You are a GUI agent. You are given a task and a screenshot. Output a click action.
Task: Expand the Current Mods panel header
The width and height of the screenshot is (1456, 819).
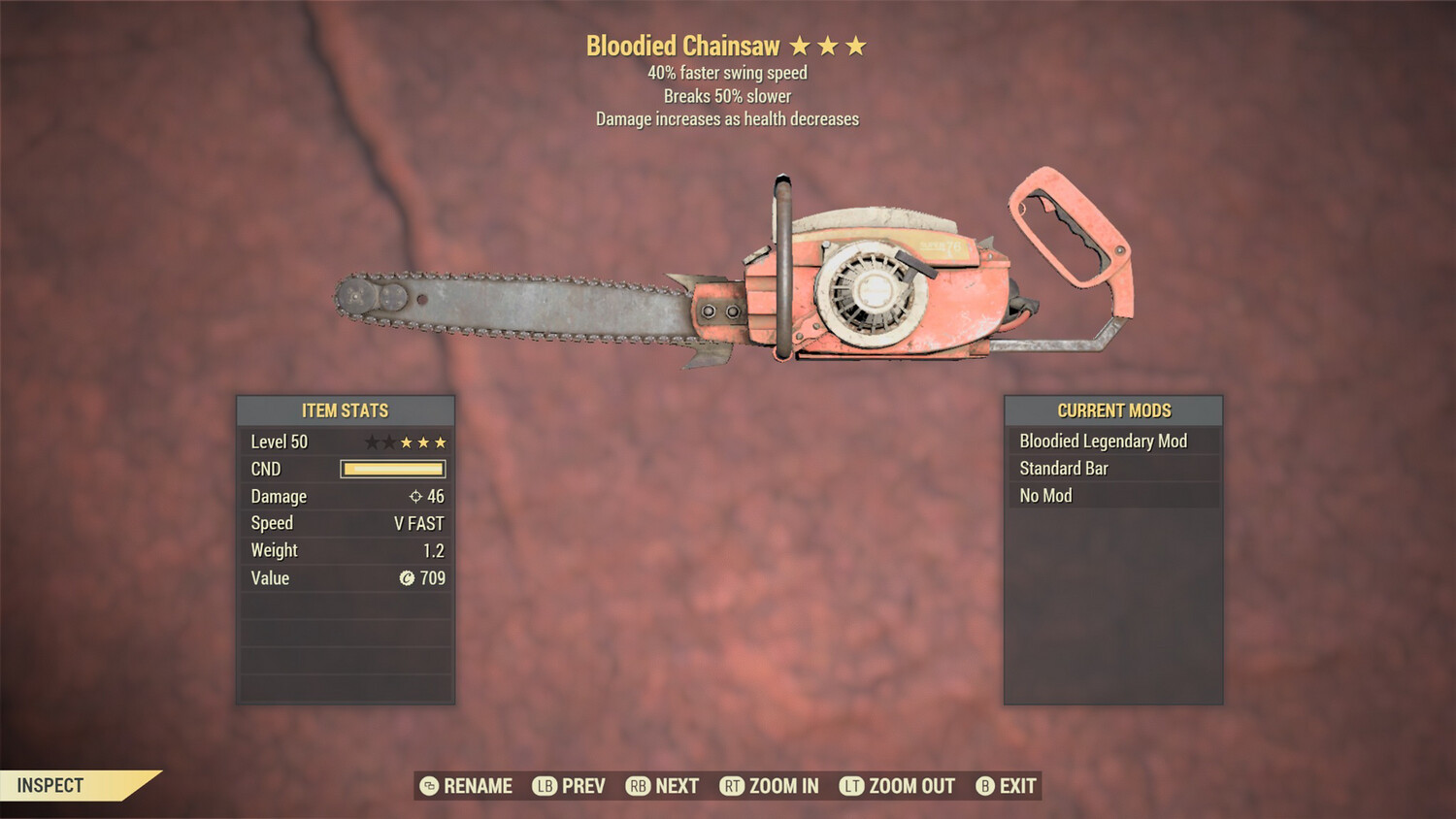point(1112,410)
